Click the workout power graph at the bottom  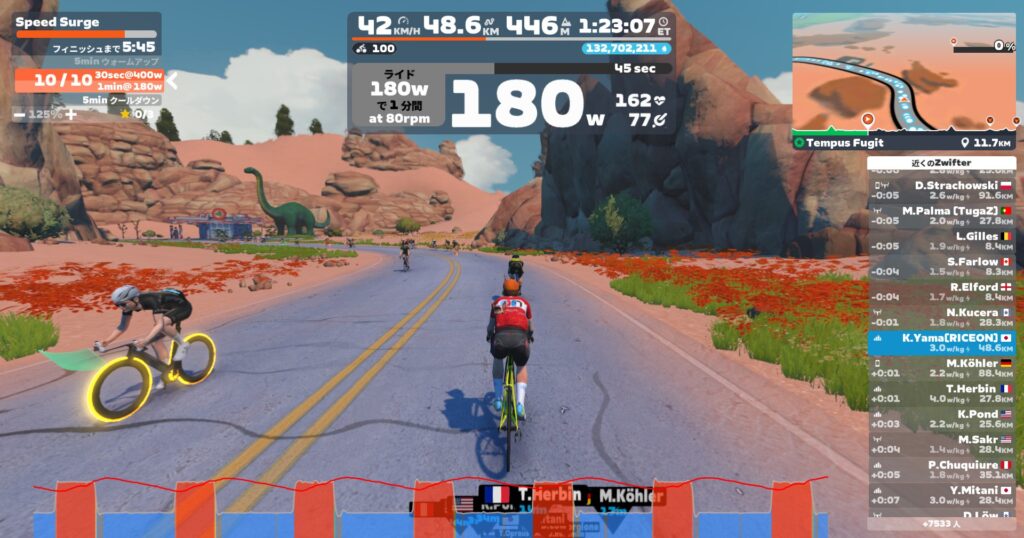pos(430,510)
